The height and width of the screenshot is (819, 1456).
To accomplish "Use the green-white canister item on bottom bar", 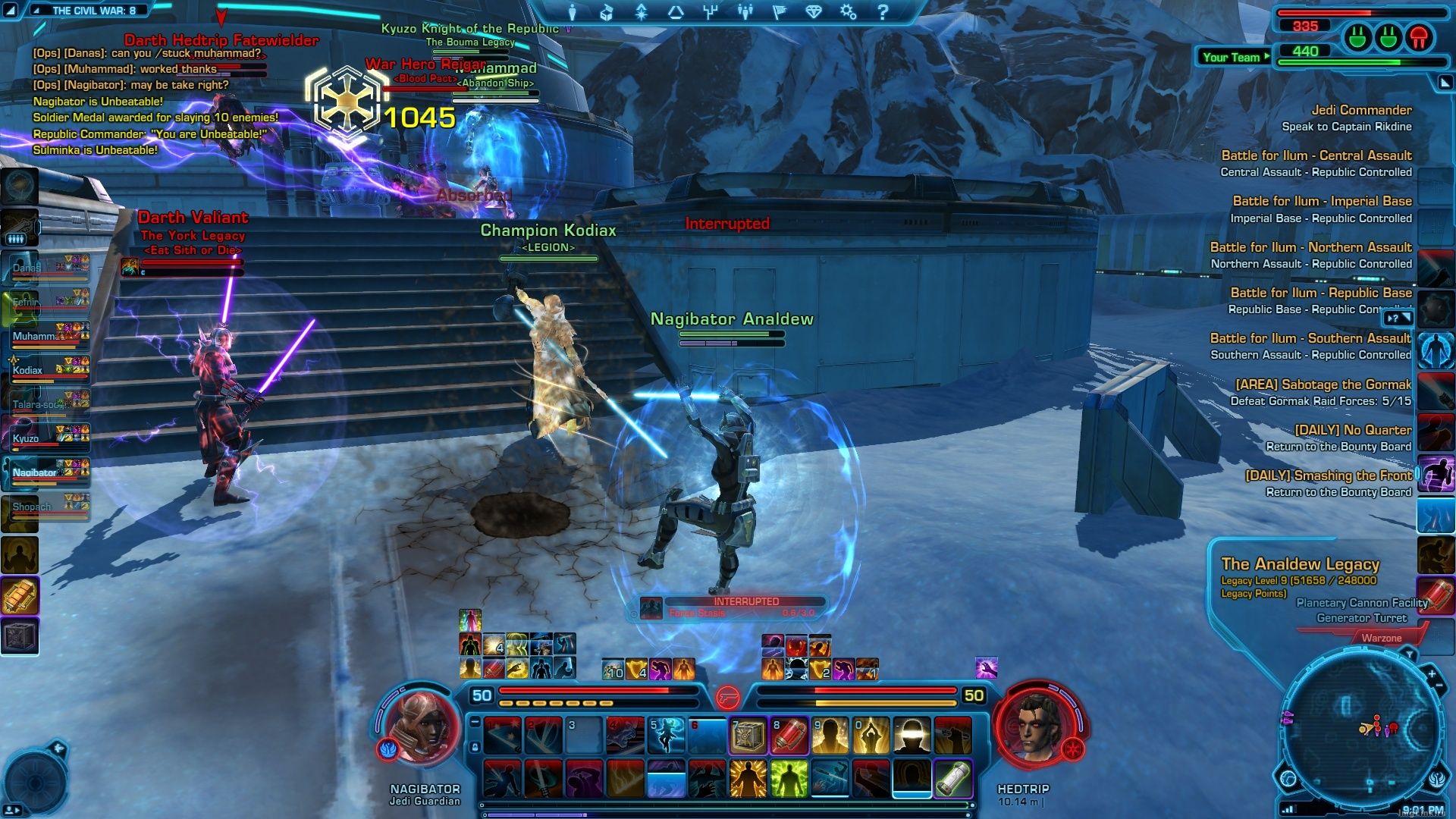I will point(952,779).
